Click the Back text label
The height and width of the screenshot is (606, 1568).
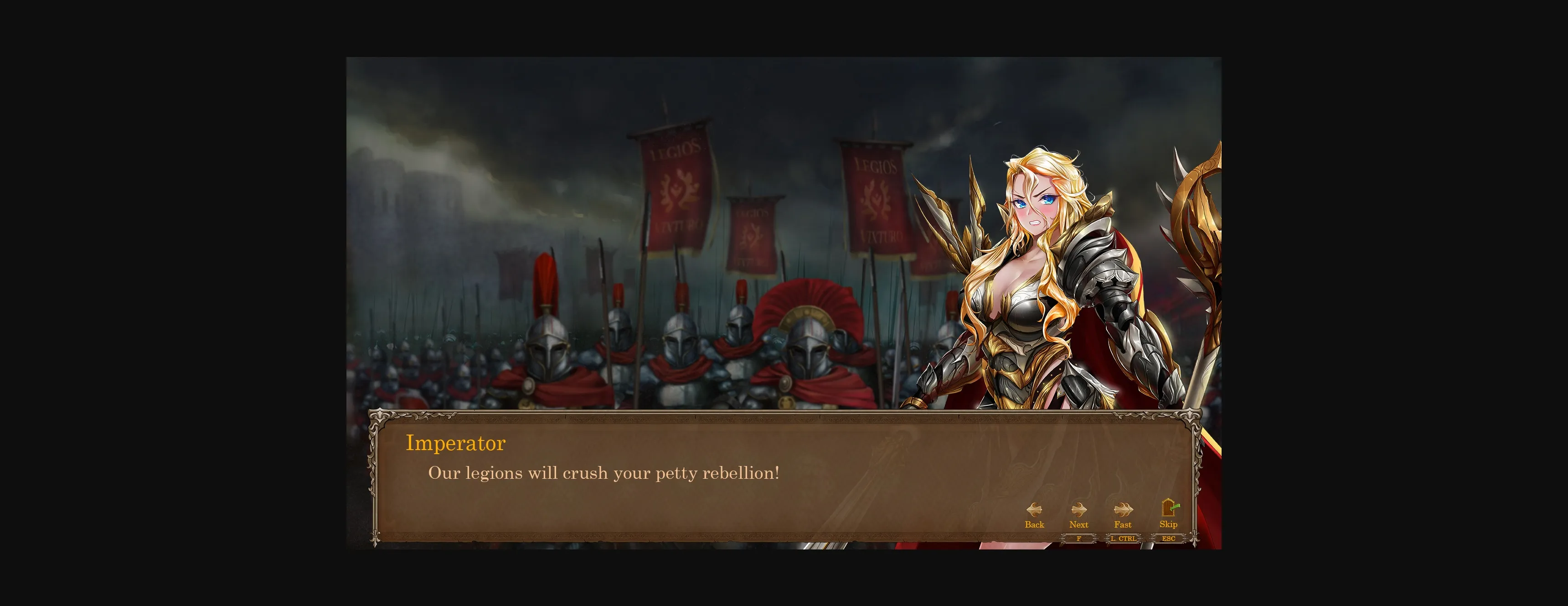(1034, 524)
